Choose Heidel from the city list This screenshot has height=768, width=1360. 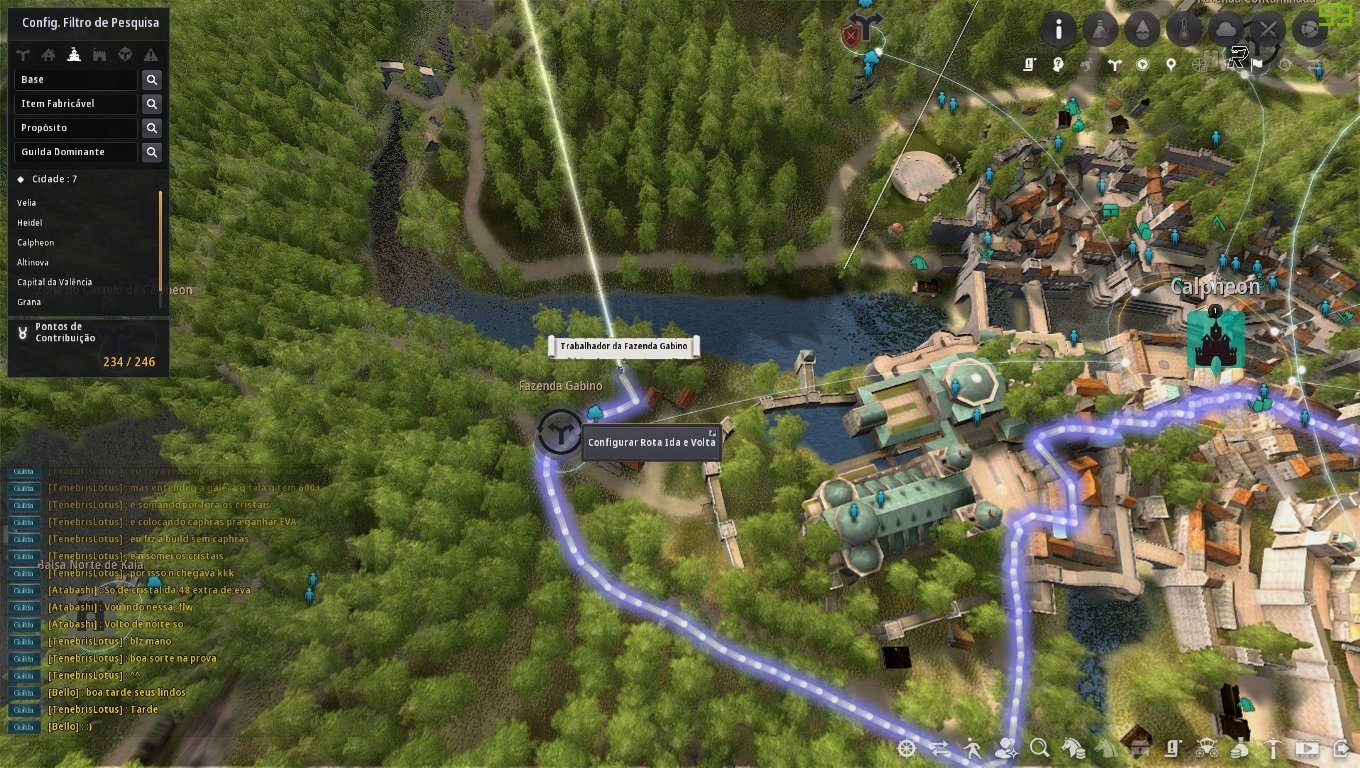(30, 223)
